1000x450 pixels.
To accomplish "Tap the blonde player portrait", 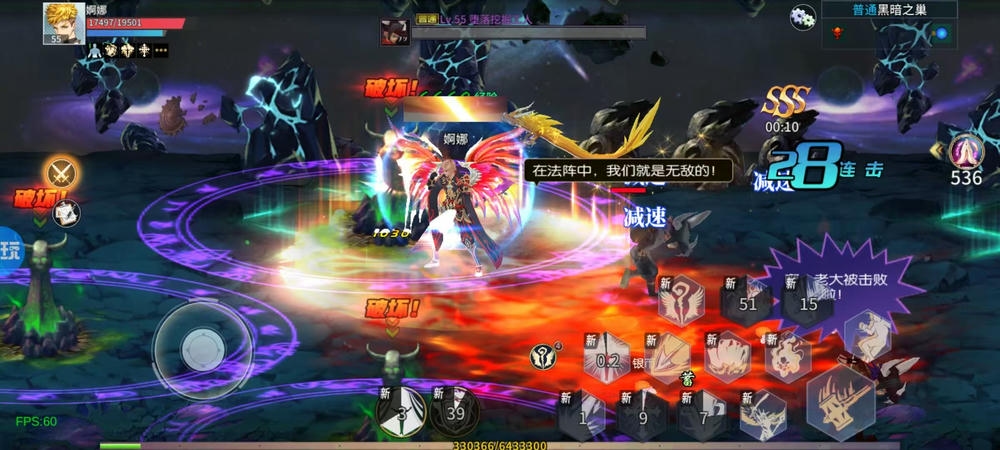I will pyautogui.click(x=63, y=23).
